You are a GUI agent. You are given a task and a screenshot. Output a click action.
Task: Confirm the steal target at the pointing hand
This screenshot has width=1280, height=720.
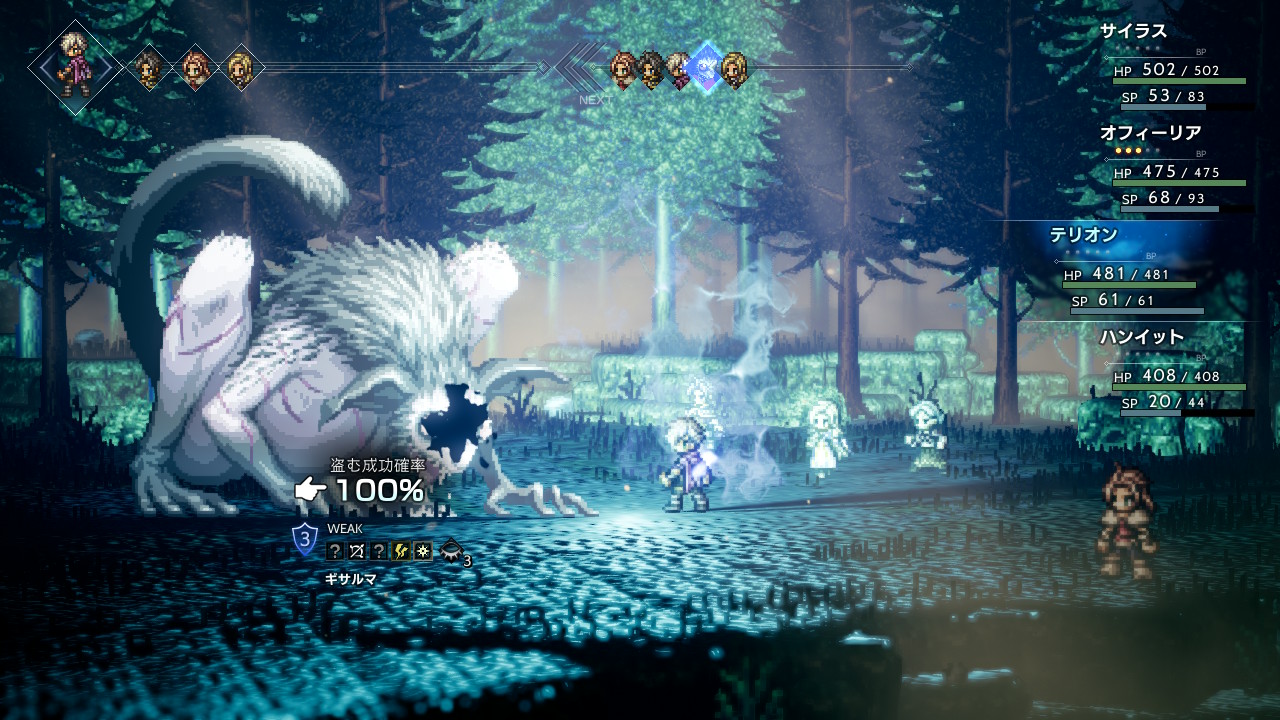coord(311,490)
